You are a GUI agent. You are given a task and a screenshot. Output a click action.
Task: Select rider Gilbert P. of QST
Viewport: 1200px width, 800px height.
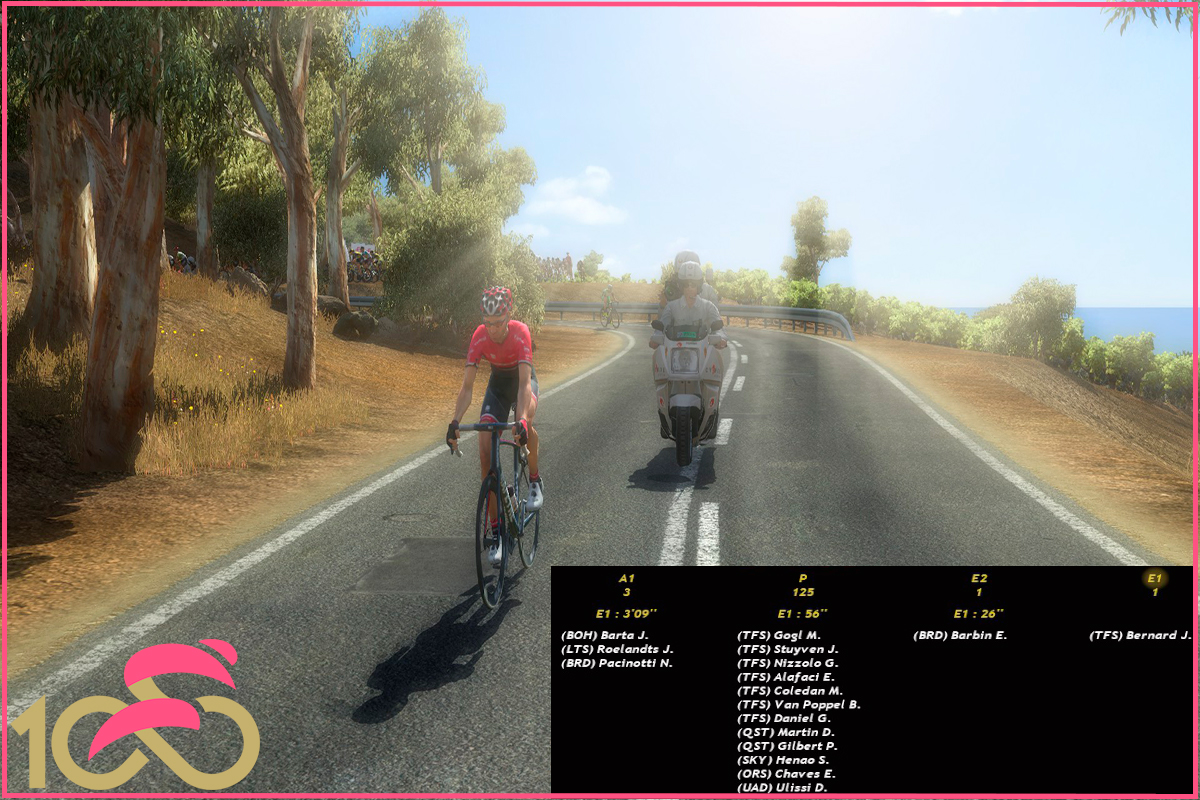coord(787,747)
